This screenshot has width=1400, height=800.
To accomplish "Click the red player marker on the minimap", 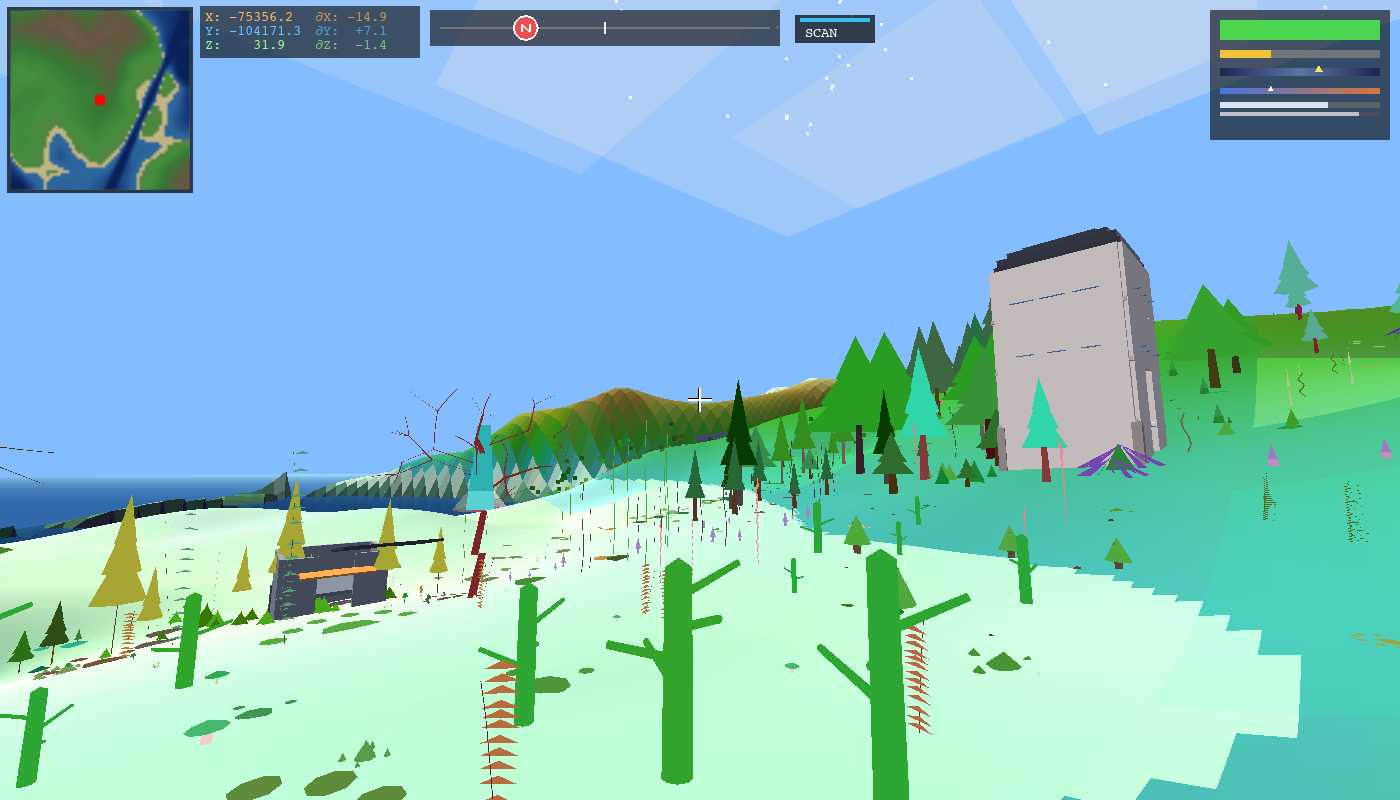I will 98,100.
